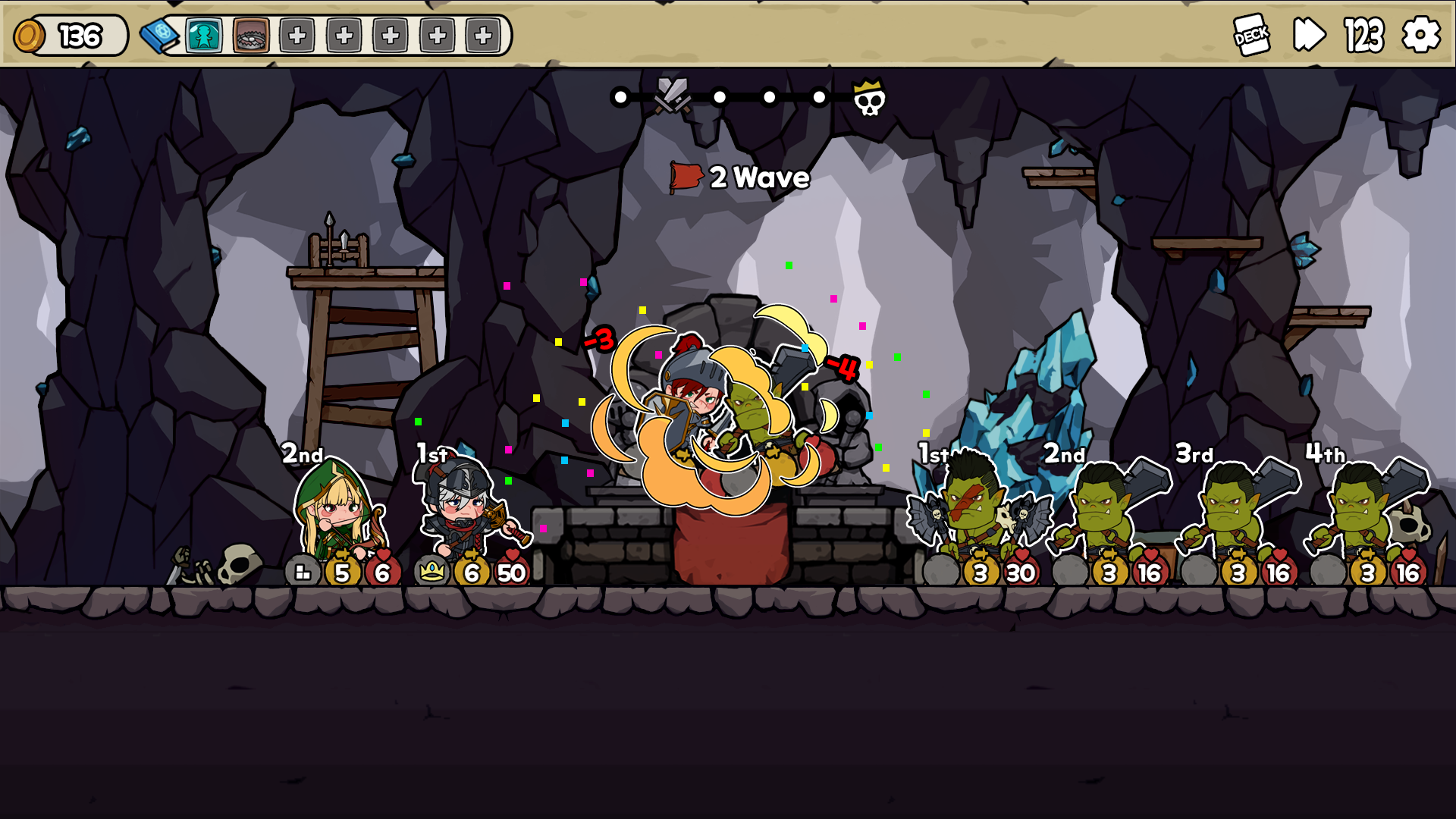Viewport: 1456px width, 819px height.
Task: Open the Deck view
Action: coord(1251,35)
